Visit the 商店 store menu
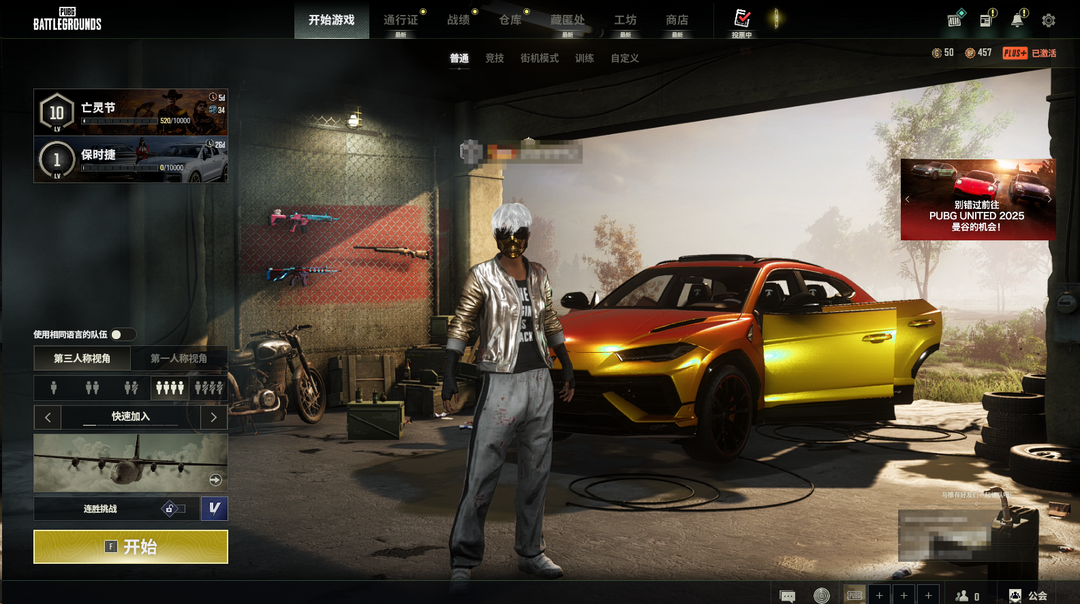 click(677, 20)
